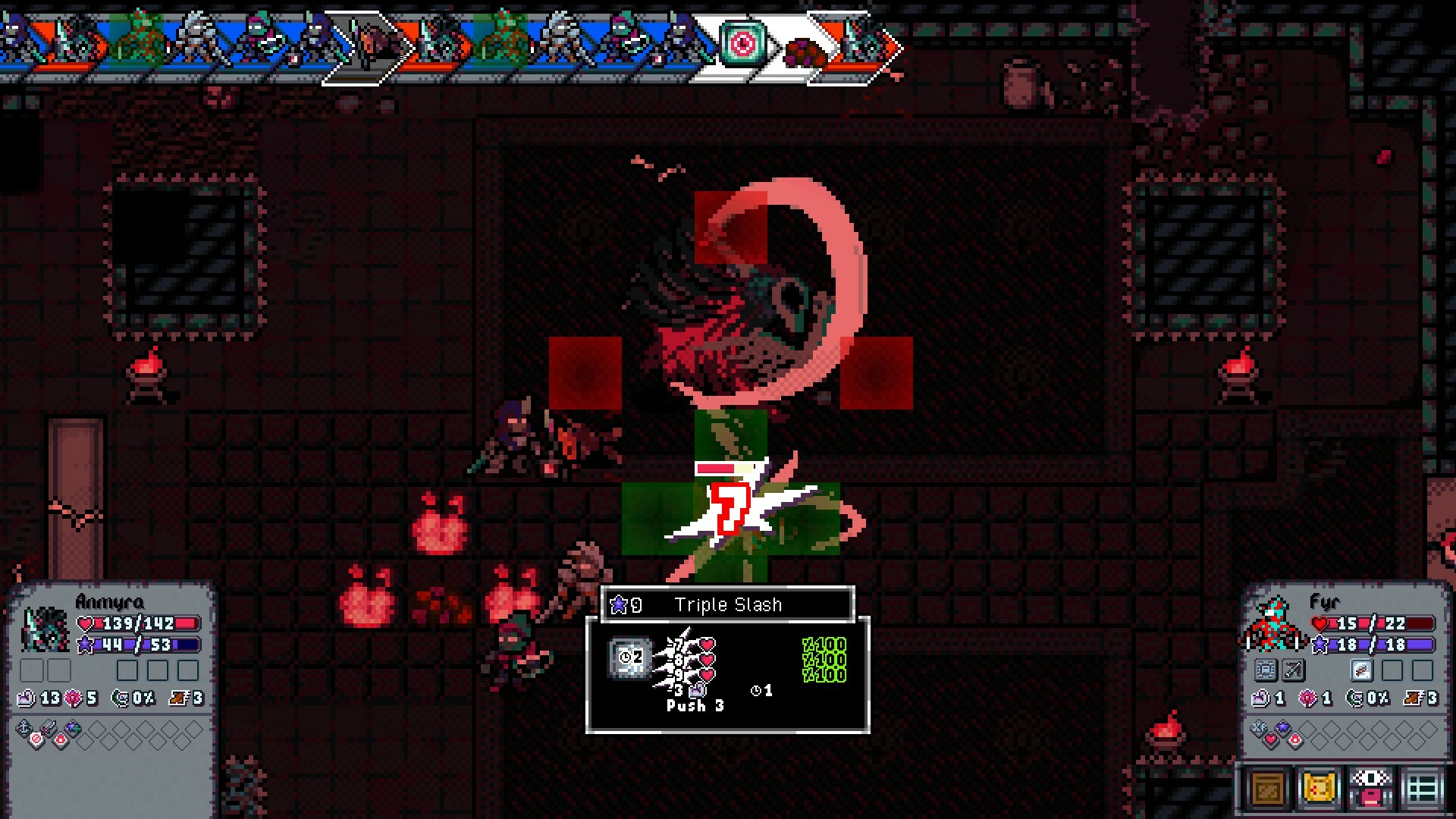The image size is (1456, 819).
Task: Inspect Fyr's mushroom status icon
Action: [1294, 740]
